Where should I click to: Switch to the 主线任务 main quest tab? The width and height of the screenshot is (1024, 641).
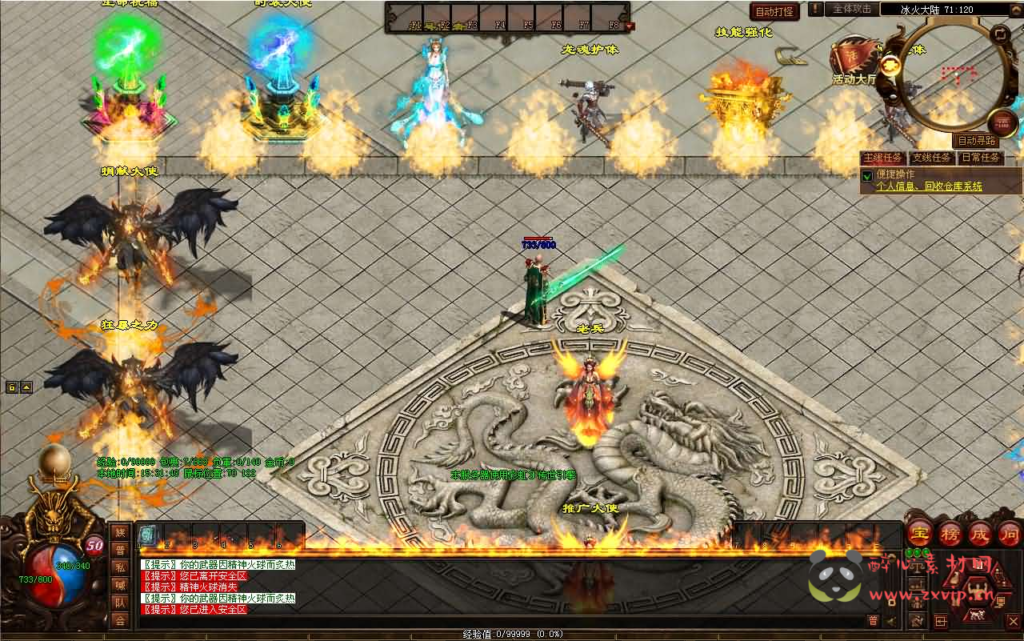(x=883, y=158)
